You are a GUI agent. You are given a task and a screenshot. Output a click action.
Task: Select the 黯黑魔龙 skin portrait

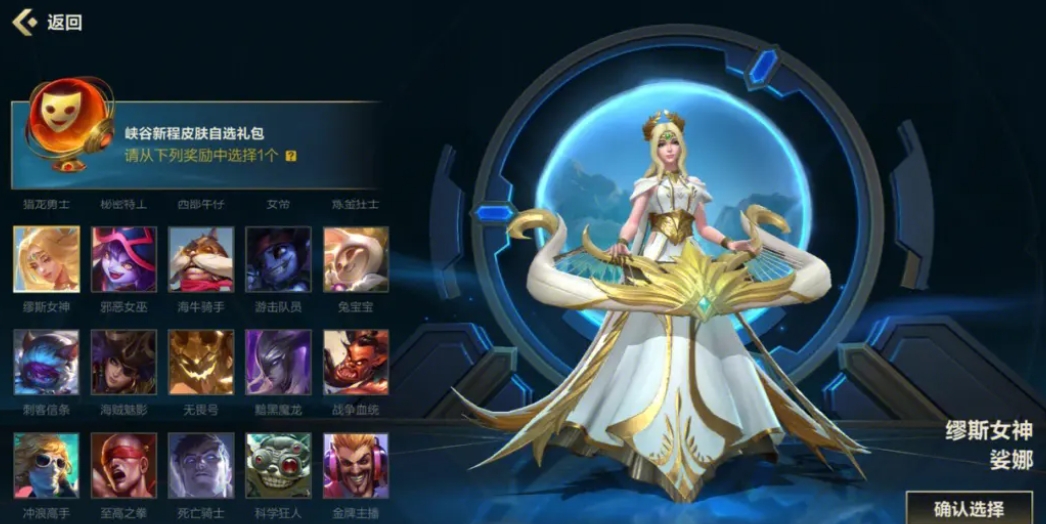pyautogui.click(x=278, y=362)
